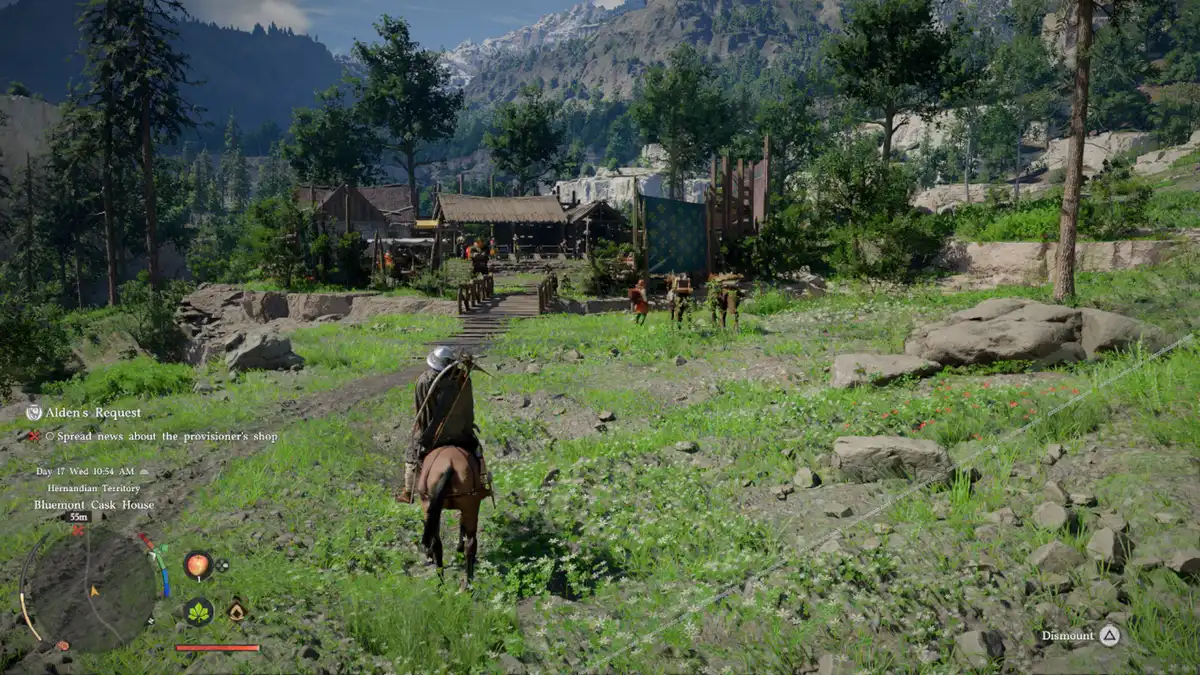Open the Alden's Request quest tracker
Image resolution: width=1200 pixels, height=675 pixels.
pyautogui.click(x=84, y=412)
